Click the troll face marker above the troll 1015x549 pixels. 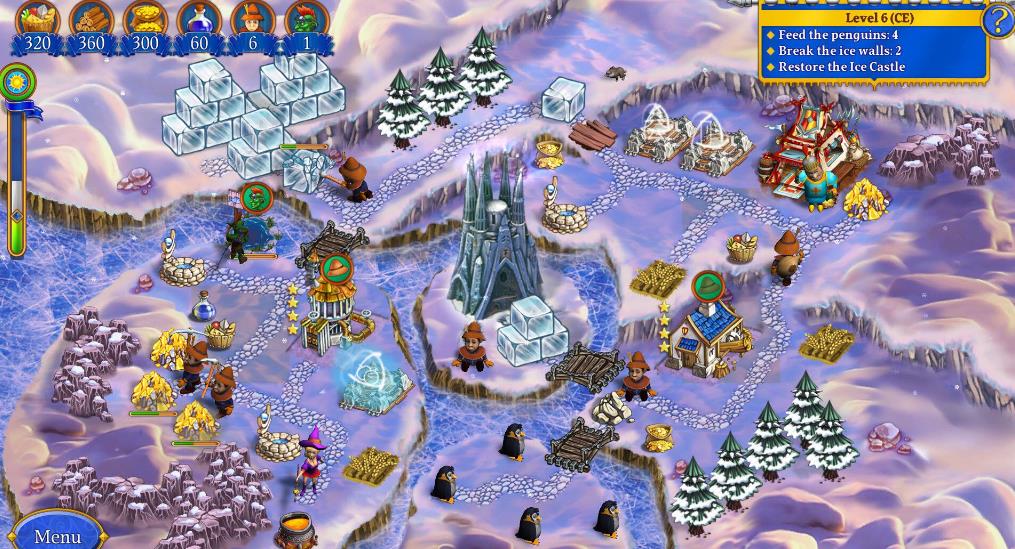(256, 198)
